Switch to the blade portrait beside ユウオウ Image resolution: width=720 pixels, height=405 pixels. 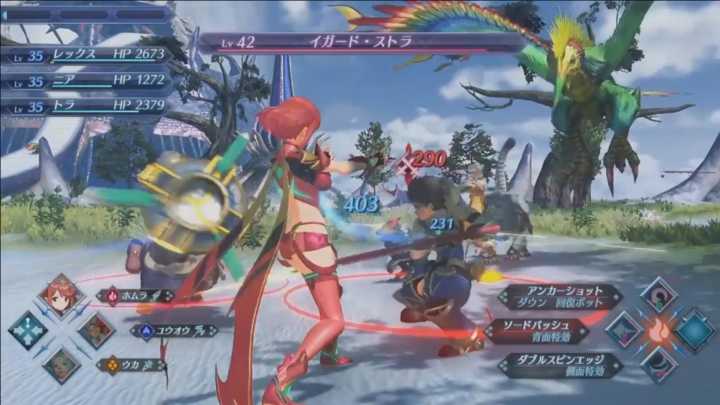point(96,331)
